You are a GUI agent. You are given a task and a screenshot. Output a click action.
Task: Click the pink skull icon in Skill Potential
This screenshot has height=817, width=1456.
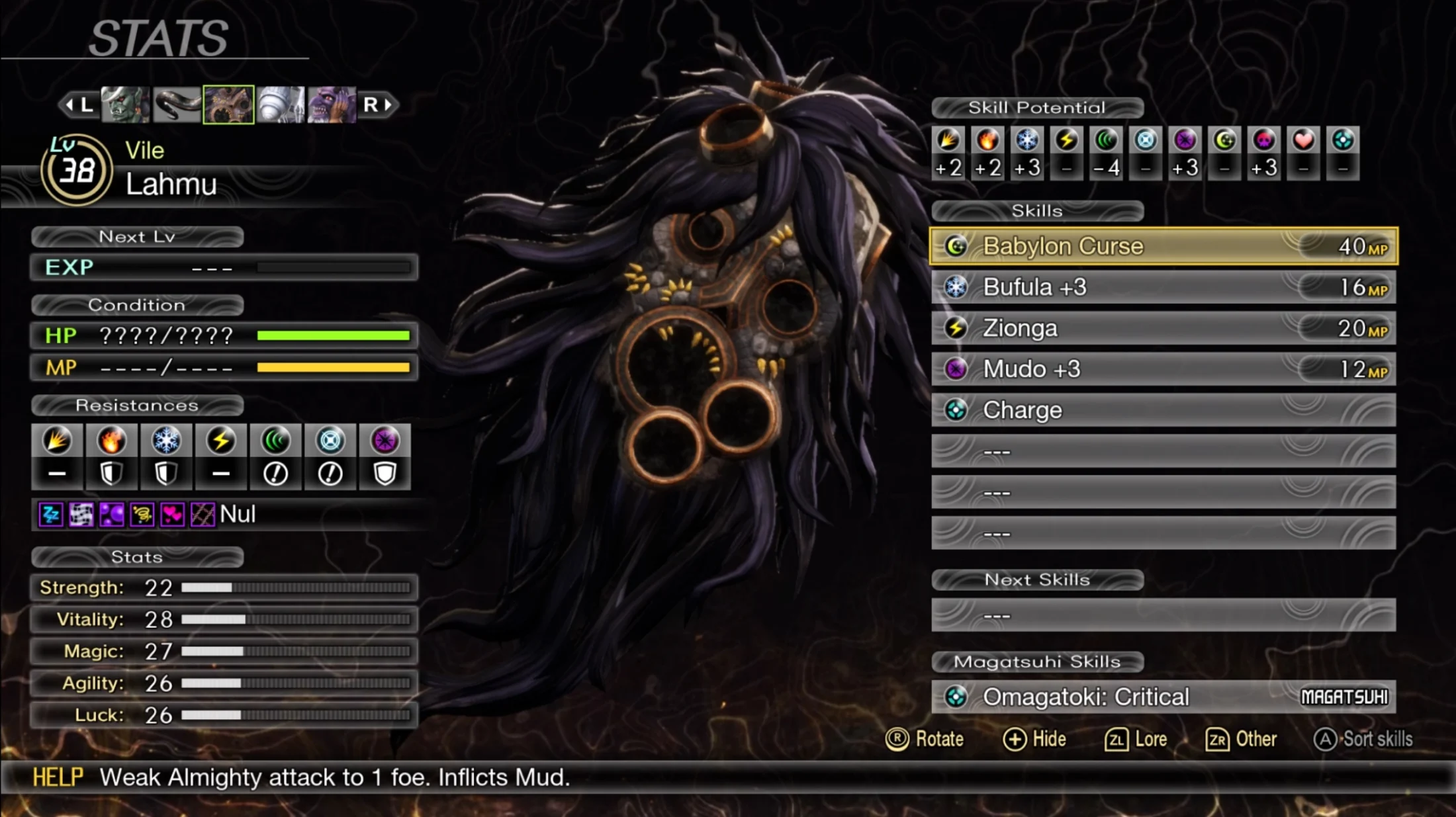1263,140
